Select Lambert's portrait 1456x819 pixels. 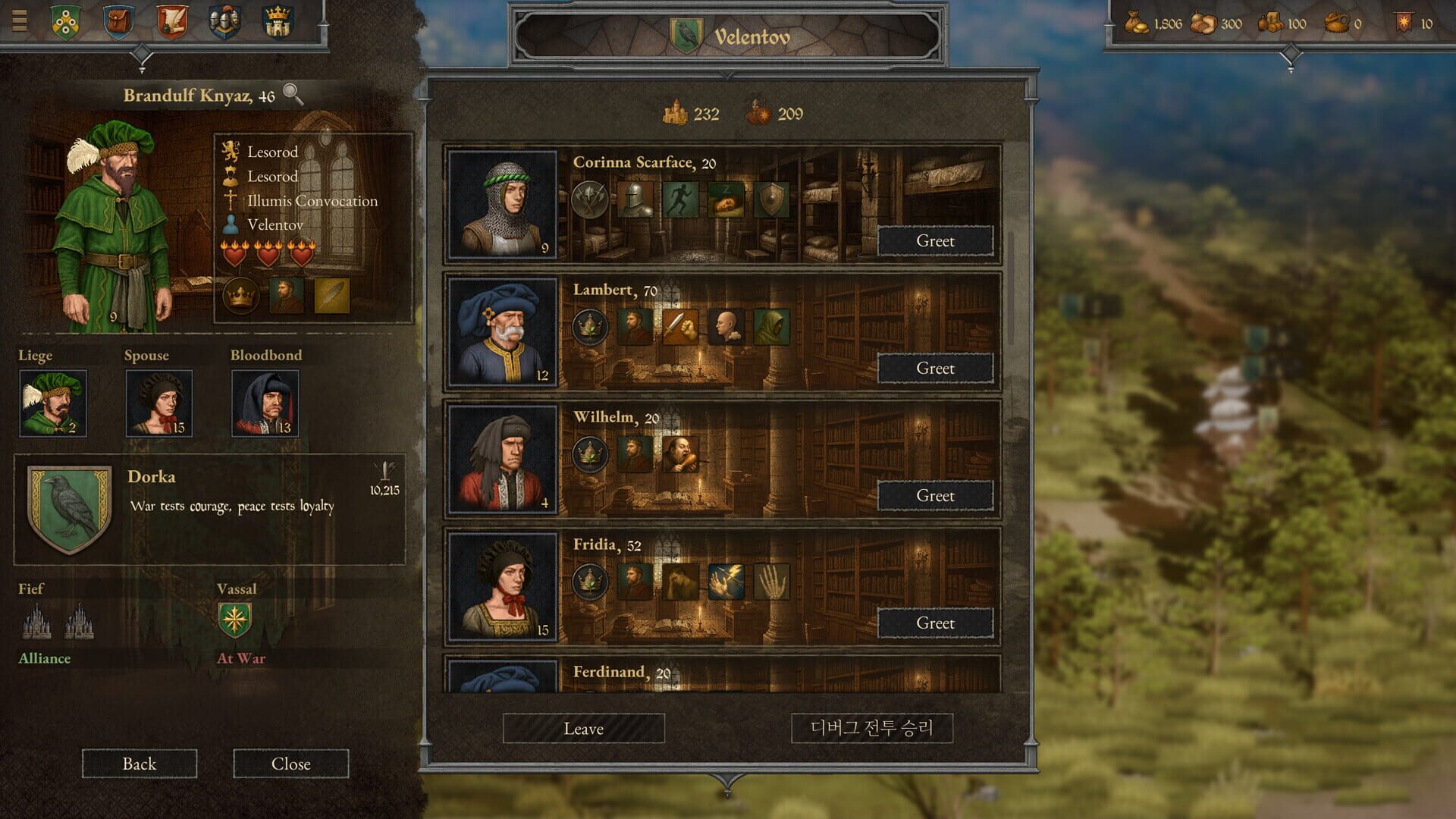click(x=502, y=333)
